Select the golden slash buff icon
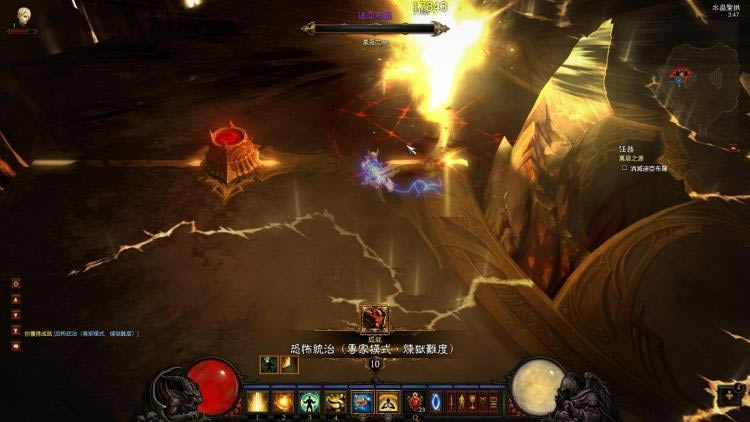The image size is (750, 422). tap(289, 364)
